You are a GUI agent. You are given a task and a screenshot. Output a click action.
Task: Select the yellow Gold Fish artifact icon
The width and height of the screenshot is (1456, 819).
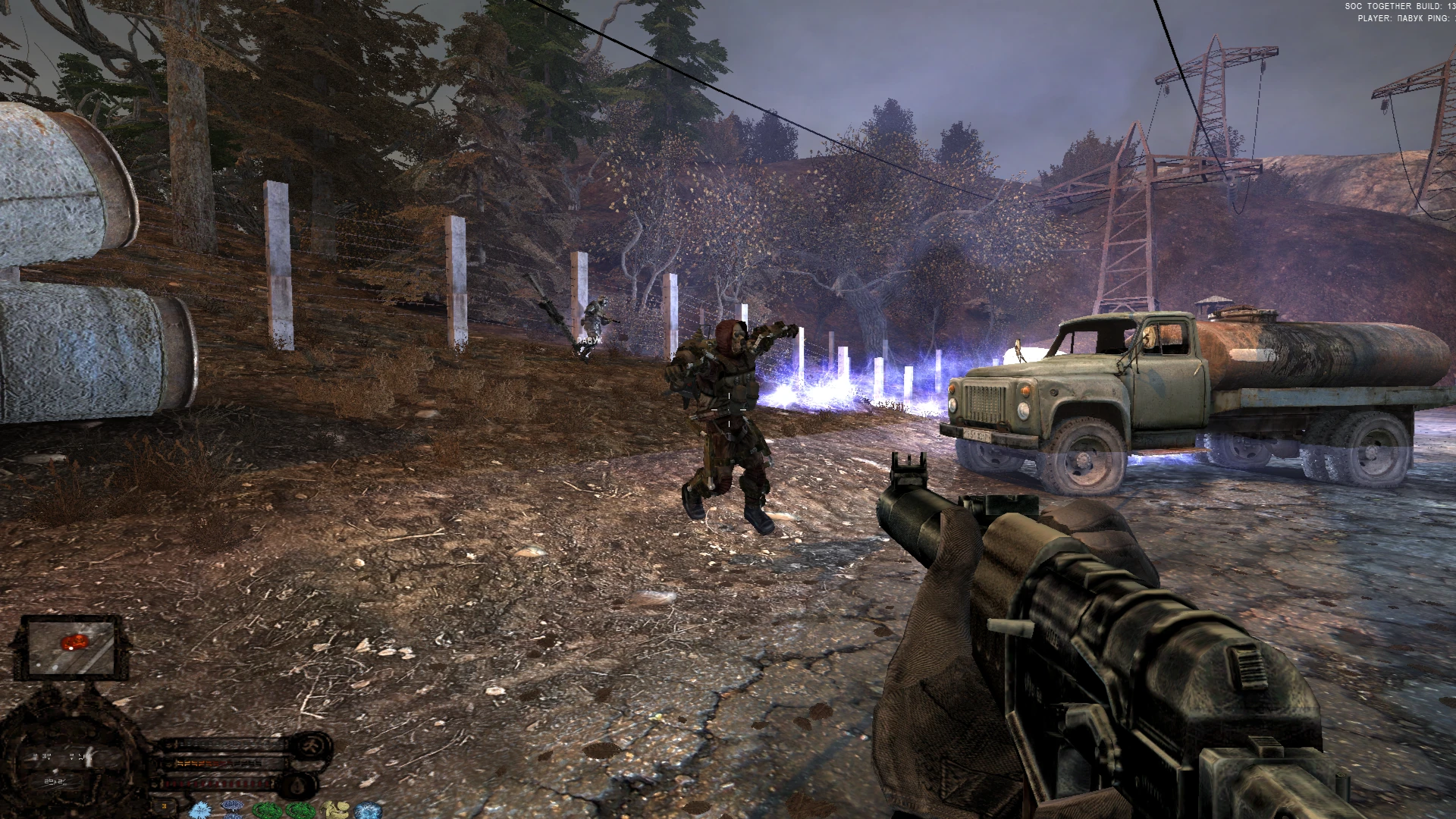coord(335,810)
